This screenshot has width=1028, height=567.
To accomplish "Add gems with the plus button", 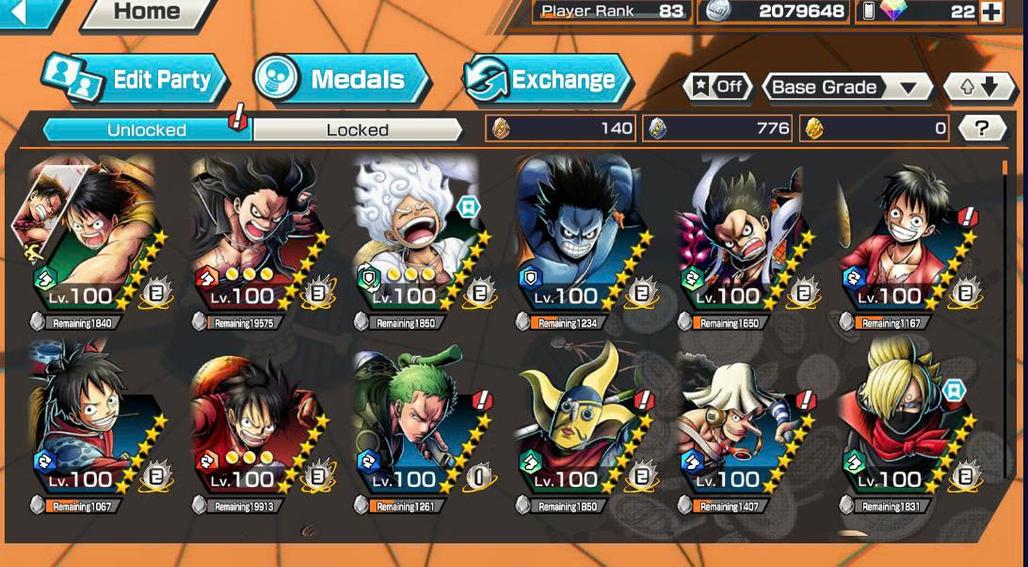I will [991, 12].
